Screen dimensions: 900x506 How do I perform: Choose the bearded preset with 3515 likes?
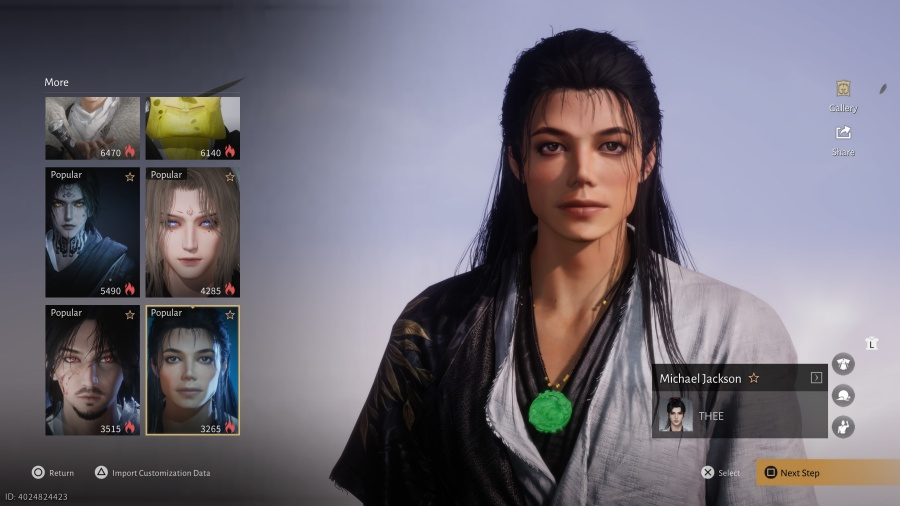[92, 370]
